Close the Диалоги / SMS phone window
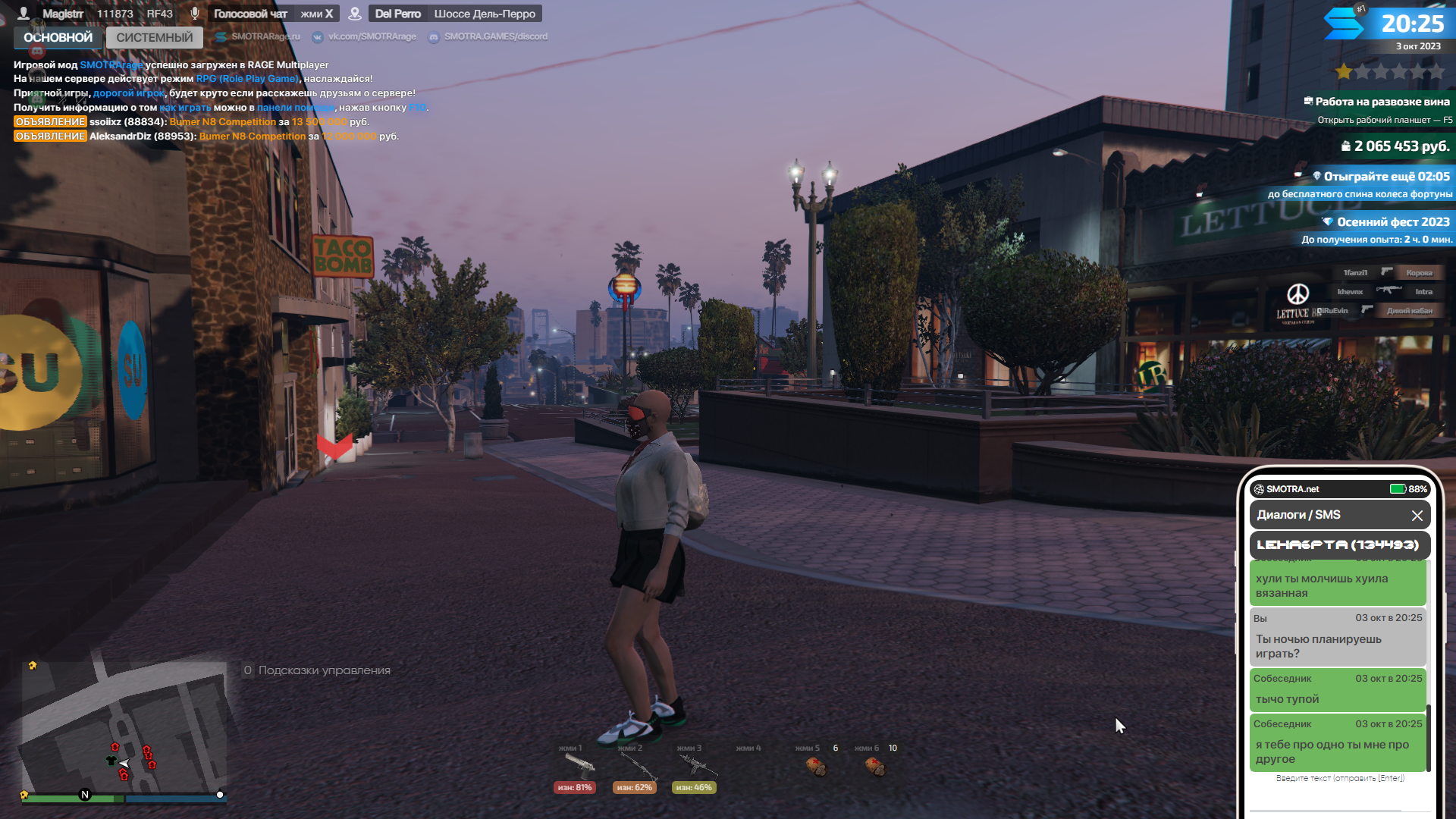 (x=1417, y=516)
